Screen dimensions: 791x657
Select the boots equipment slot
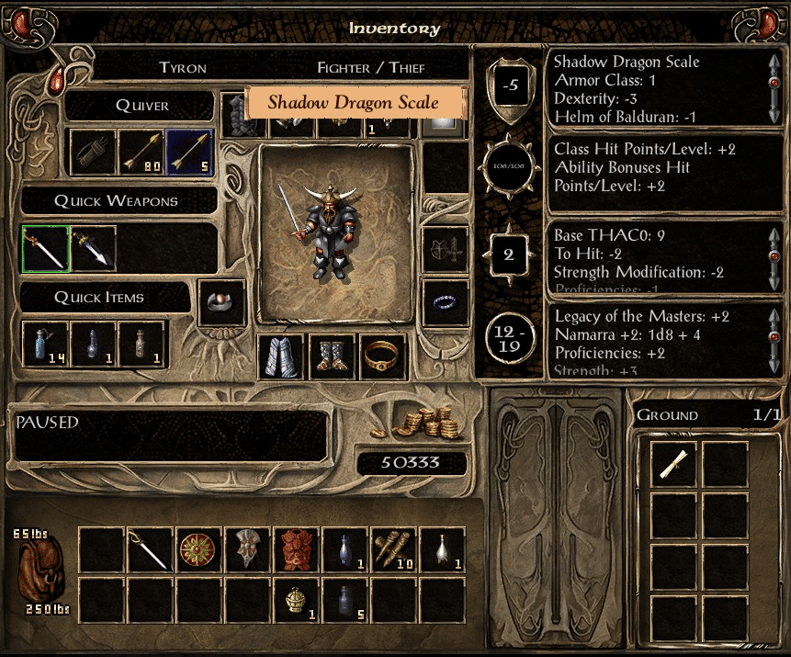[x=333, y=358]
